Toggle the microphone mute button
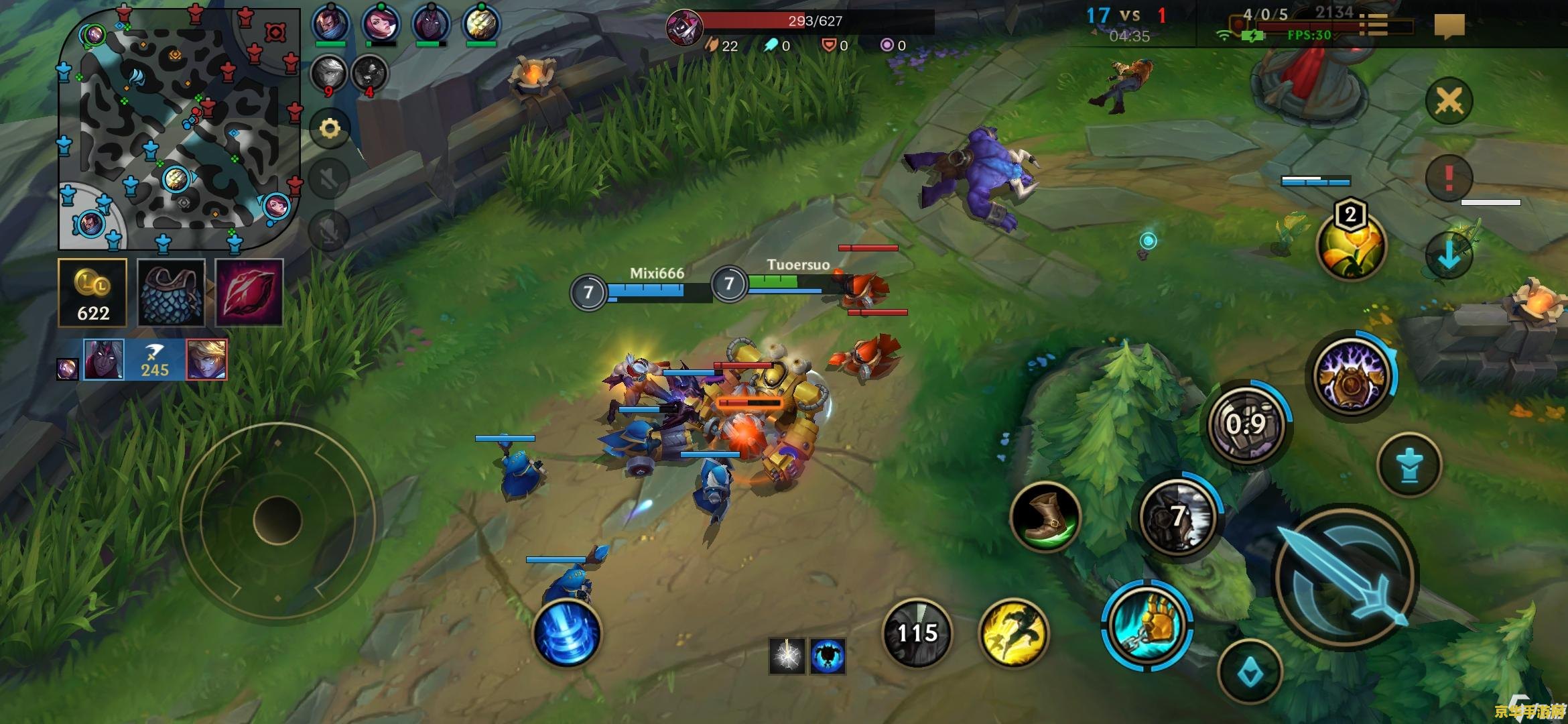The width and height of the screenshot is (1568, 724). tap(330, 230)
